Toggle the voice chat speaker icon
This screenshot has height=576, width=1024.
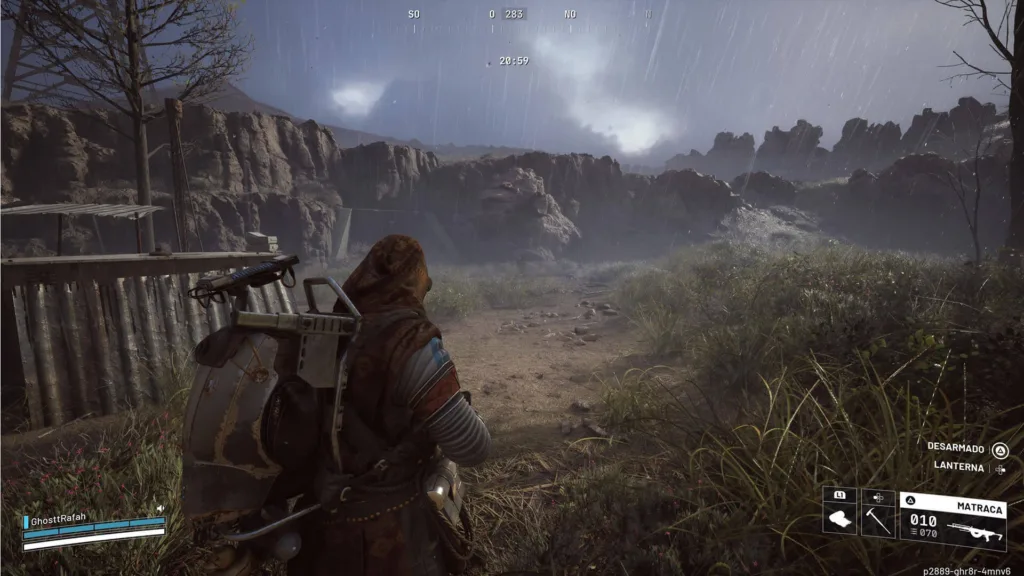pos(159,509)
